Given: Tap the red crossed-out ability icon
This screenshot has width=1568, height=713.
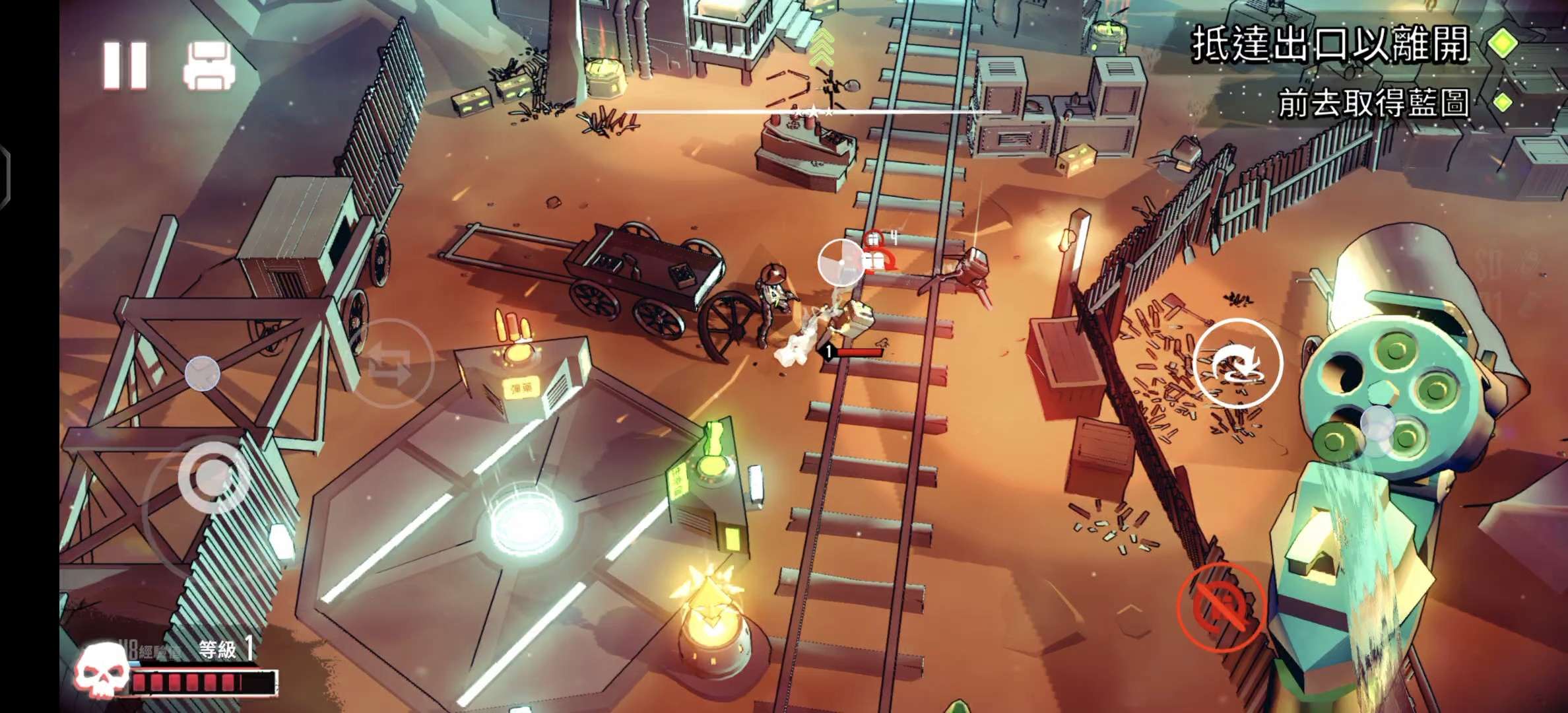Looking at the screenshot, I should click(1221, 607).
